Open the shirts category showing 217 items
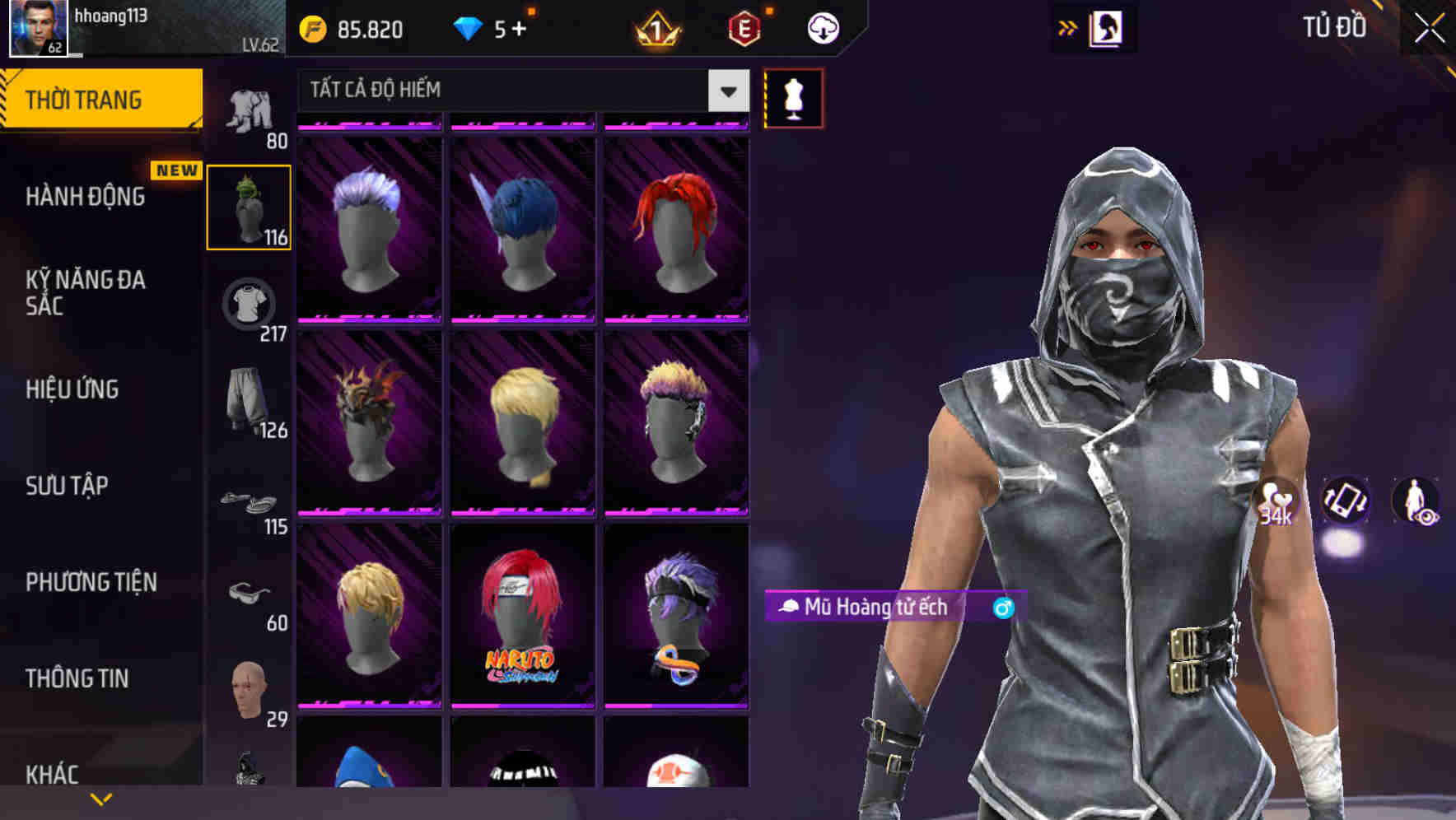This screenshot has width=1456, height=820. [x=249, y=305]
